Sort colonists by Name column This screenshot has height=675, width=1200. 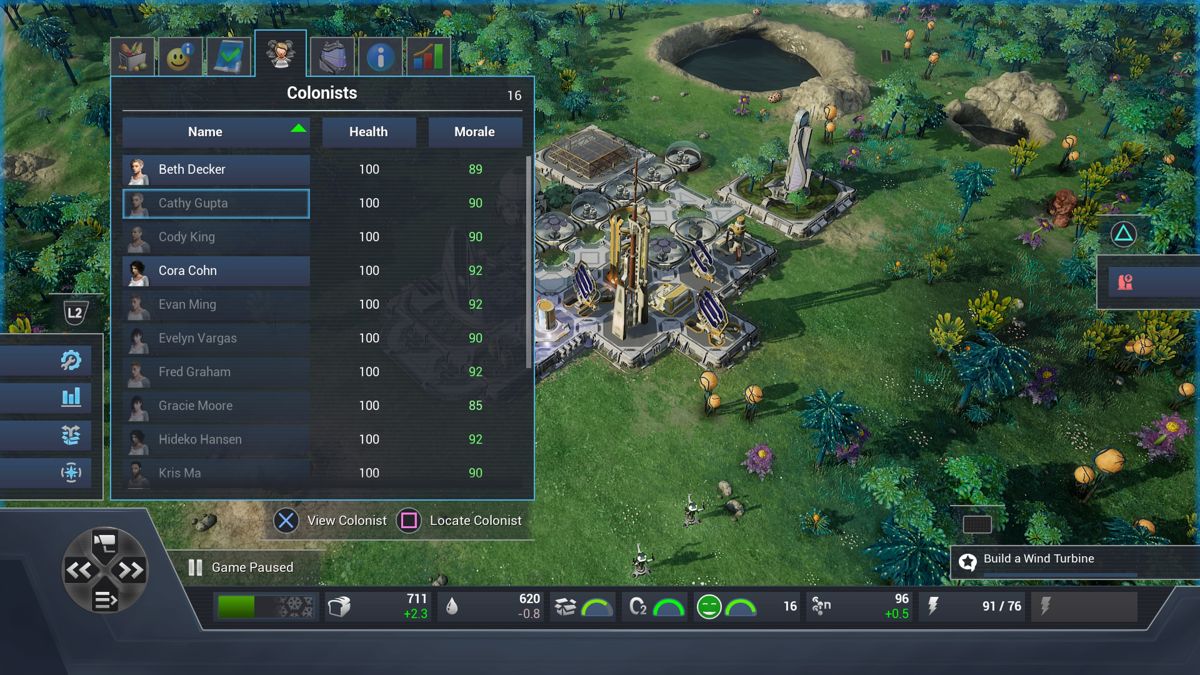coord(216,132)
